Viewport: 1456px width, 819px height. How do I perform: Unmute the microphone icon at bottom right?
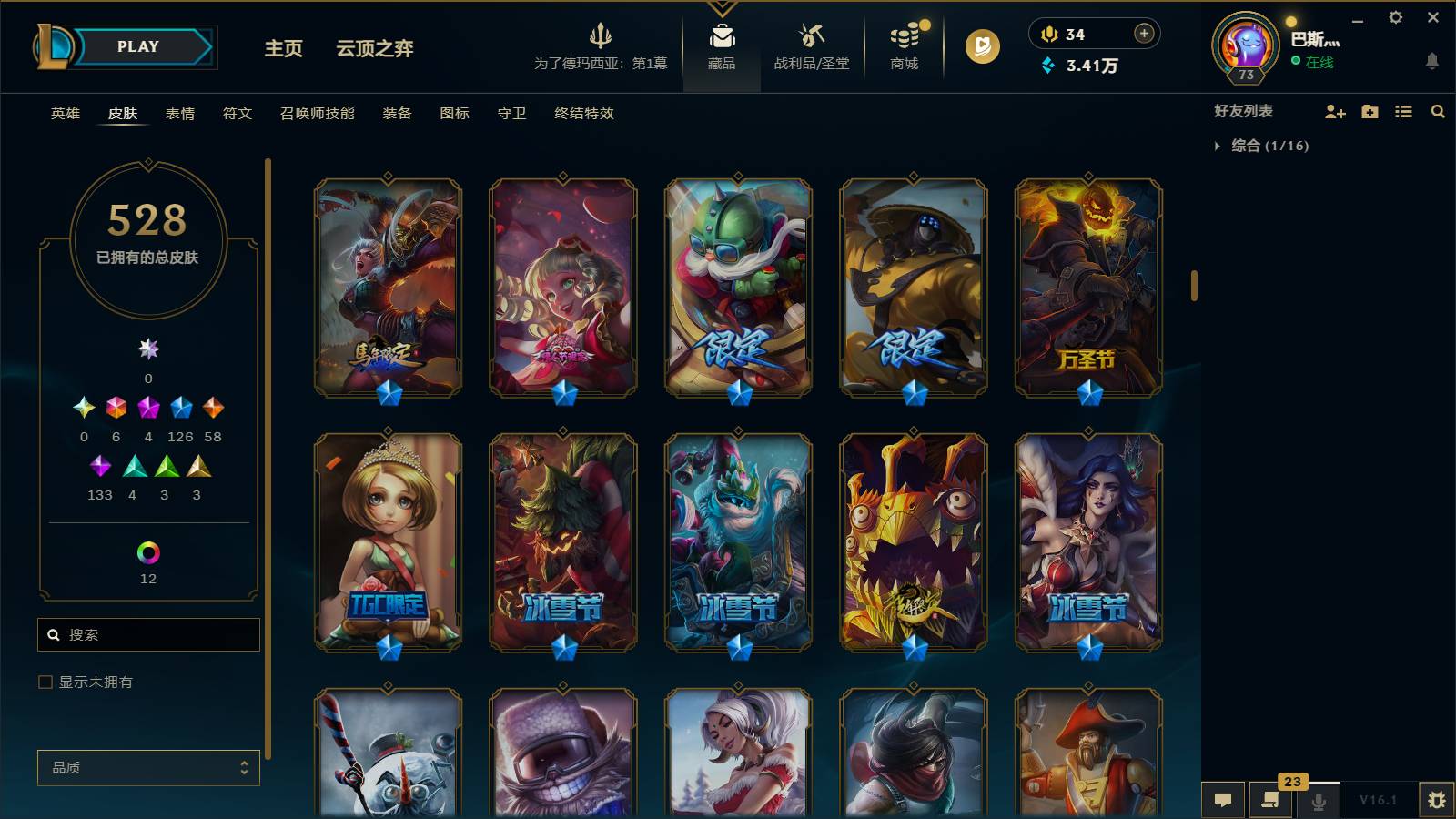pos(1319,800)
